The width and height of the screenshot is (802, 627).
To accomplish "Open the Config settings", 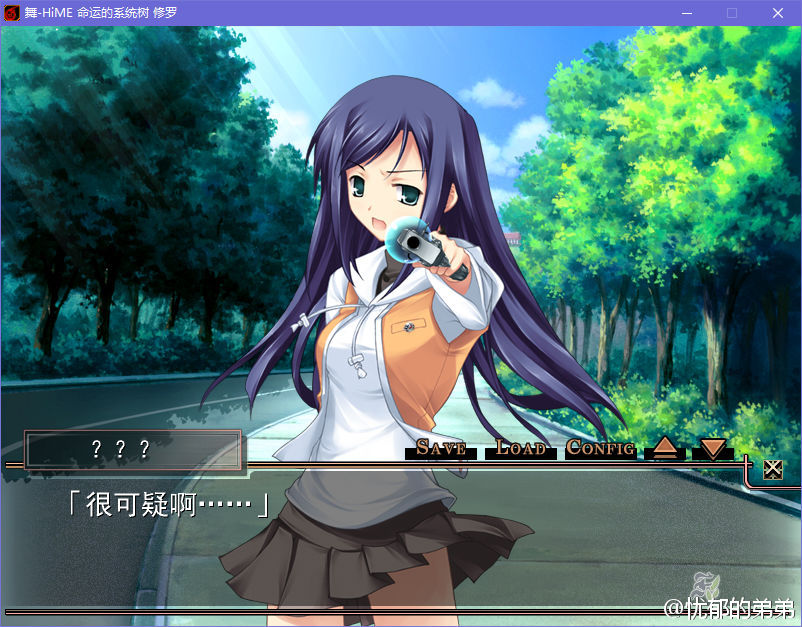I will (x=600, y=448).
